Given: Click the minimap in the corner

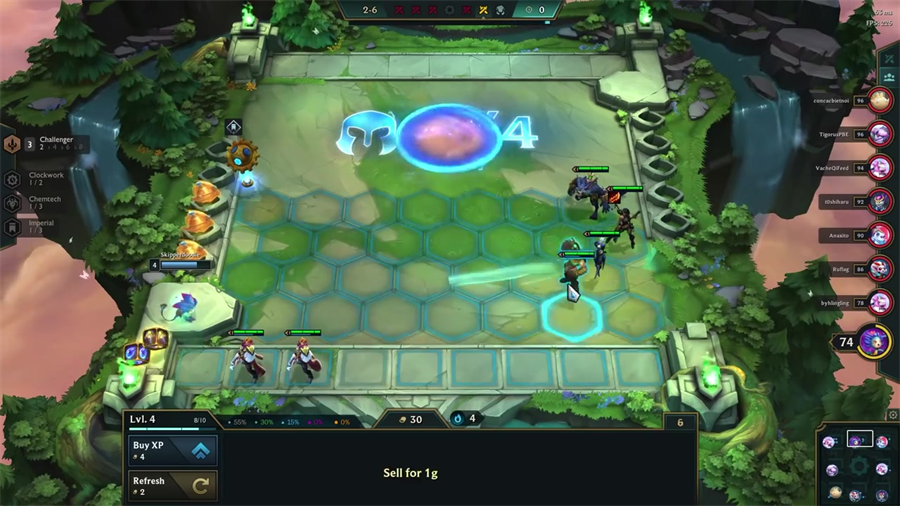Looking at the screenshot, I should (858, 467).
